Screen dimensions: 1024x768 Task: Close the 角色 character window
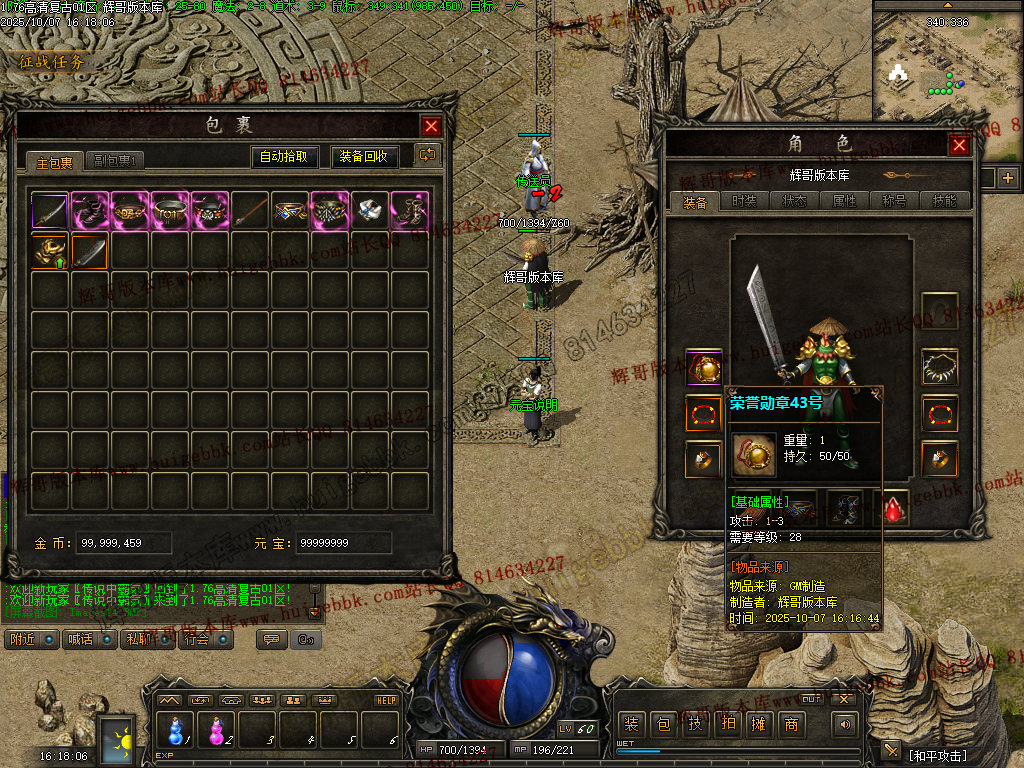point(959,145)
